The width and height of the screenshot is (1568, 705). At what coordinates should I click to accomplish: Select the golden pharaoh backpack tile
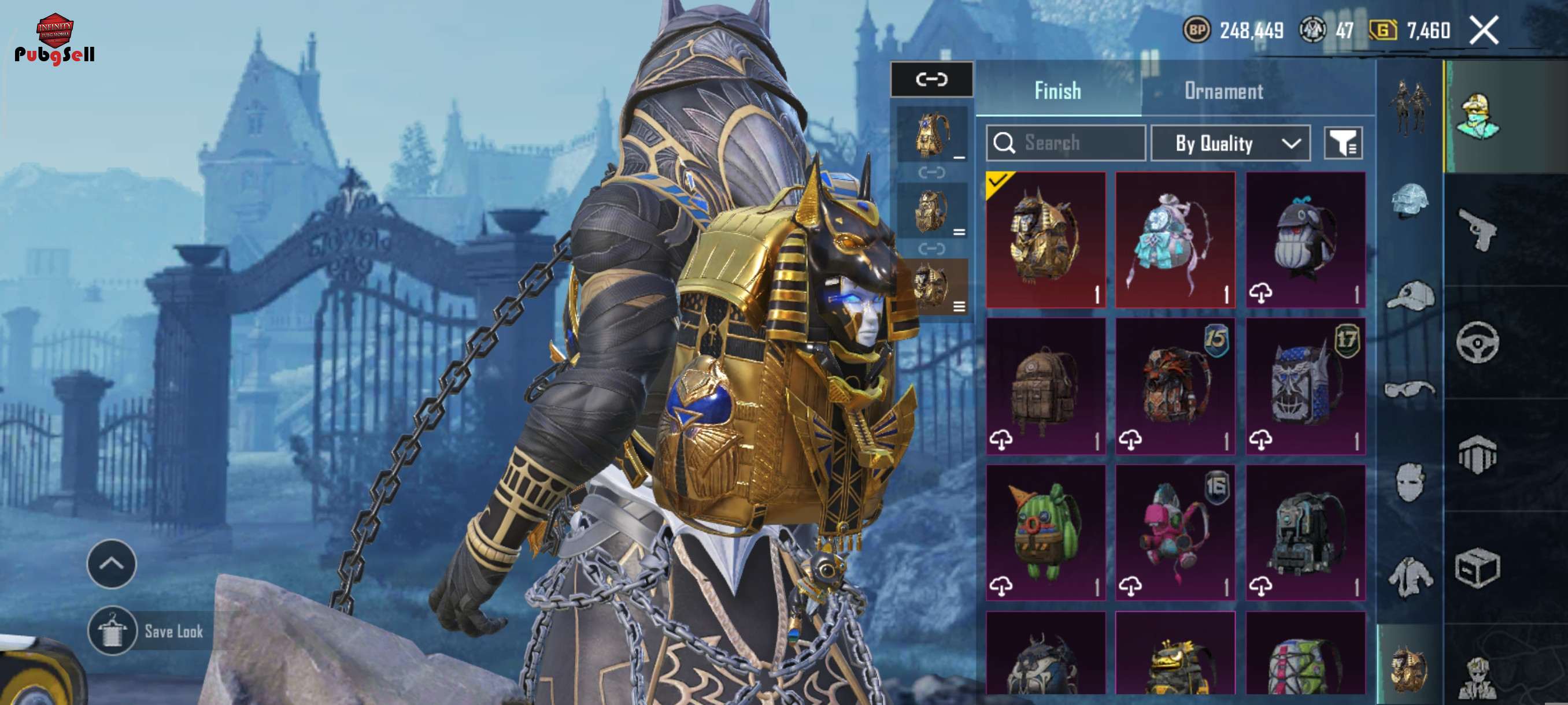point(1046,240)
